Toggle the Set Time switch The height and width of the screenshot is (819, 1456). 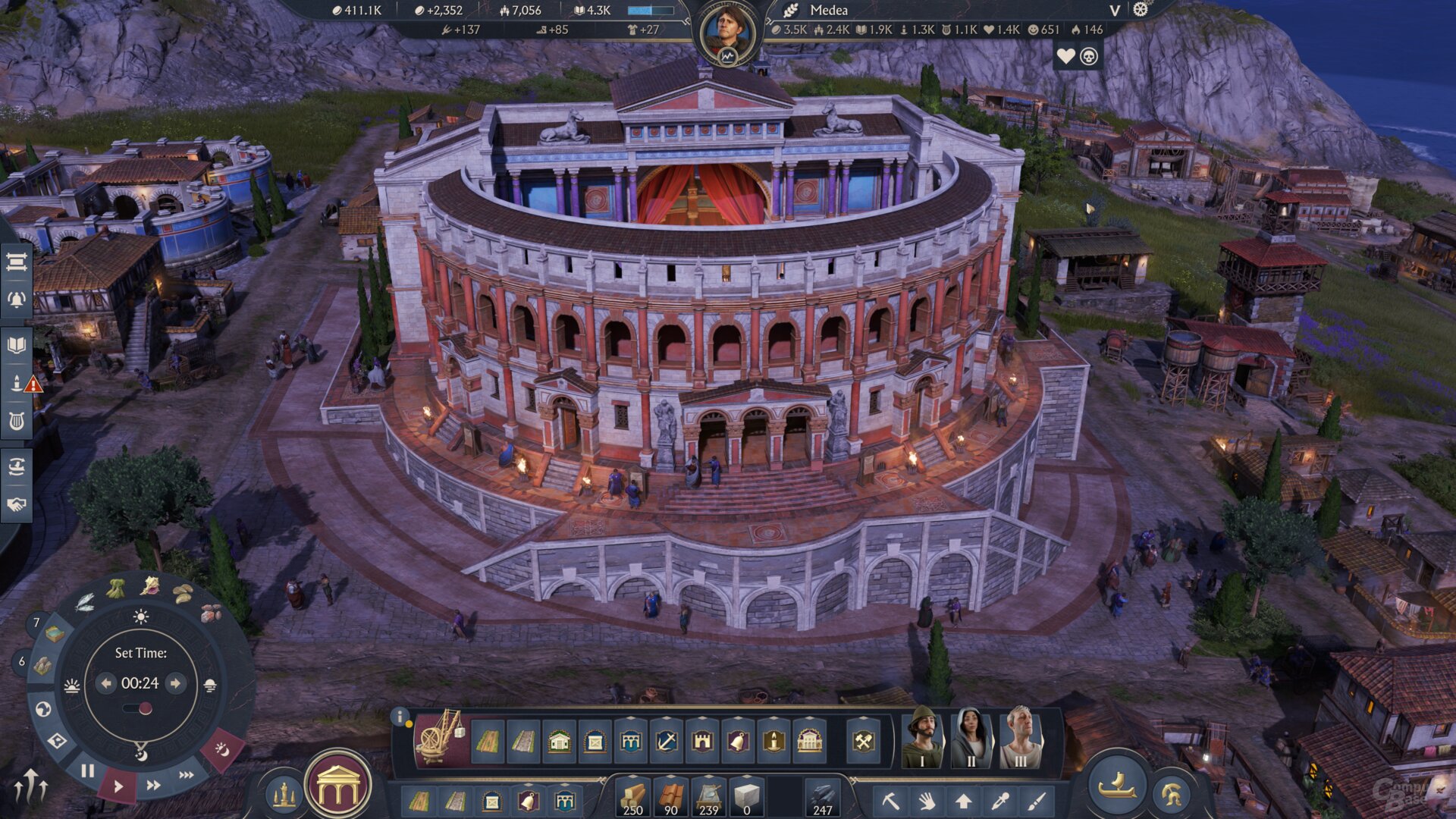tap(139, 709)
